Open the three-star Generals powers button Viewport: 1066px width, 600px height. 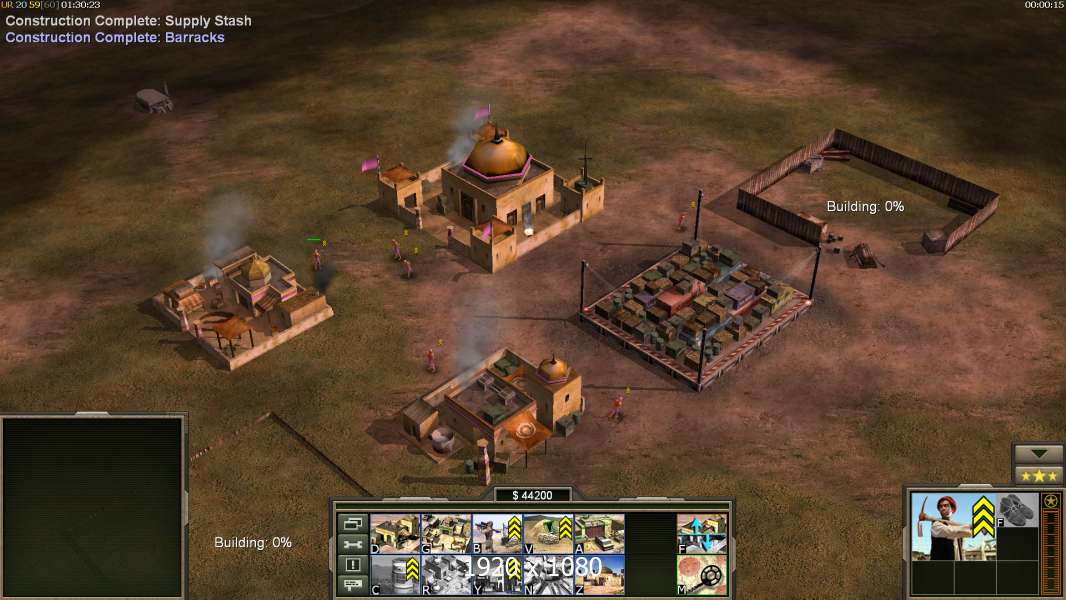pyautogui.click(x=1039, y=475)
